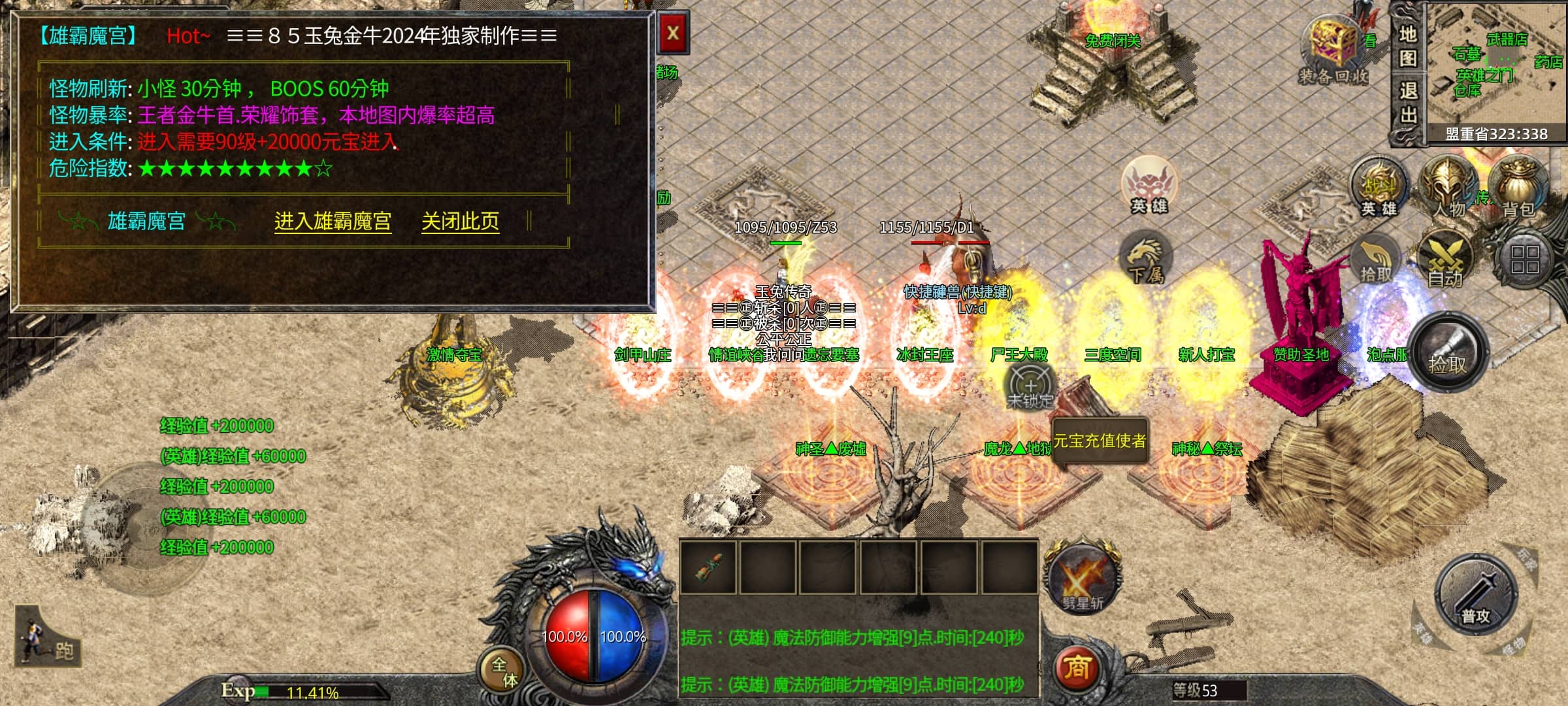Close the 雄霸魔宫 dialog with the X
Viewport: 1568px width, 706px height.
pos(673,34)
